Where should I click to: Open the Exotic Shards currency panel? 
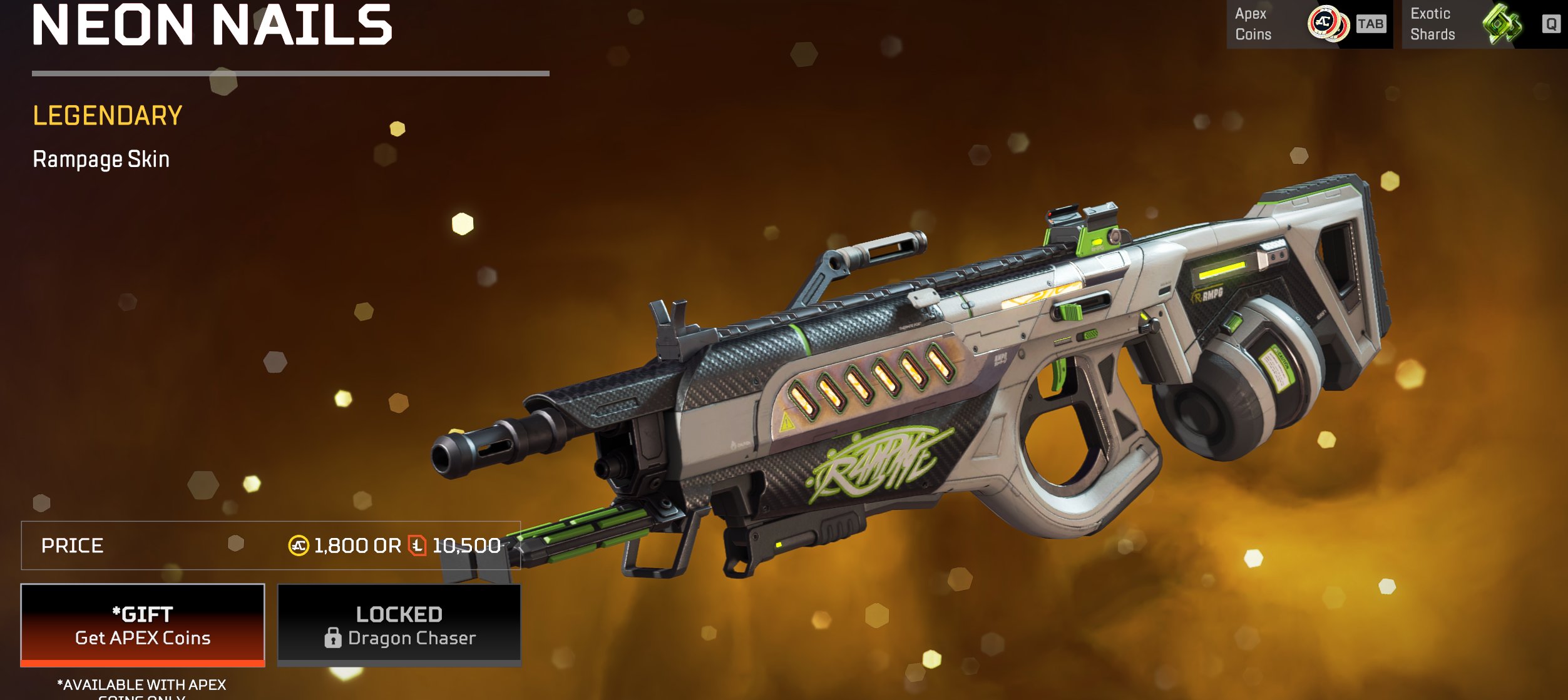click(x=1484, y=24)
